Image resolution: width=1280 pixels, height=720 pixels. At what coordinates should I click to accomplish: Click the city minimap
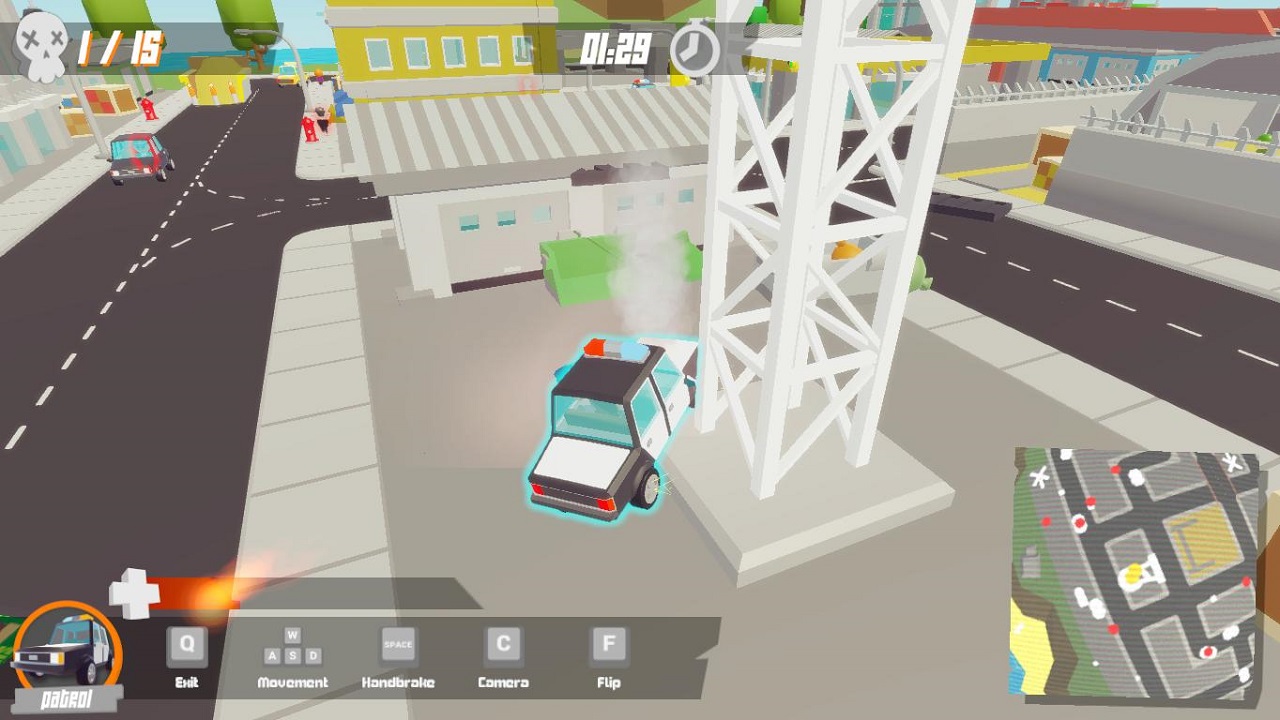coord(1134,572)
